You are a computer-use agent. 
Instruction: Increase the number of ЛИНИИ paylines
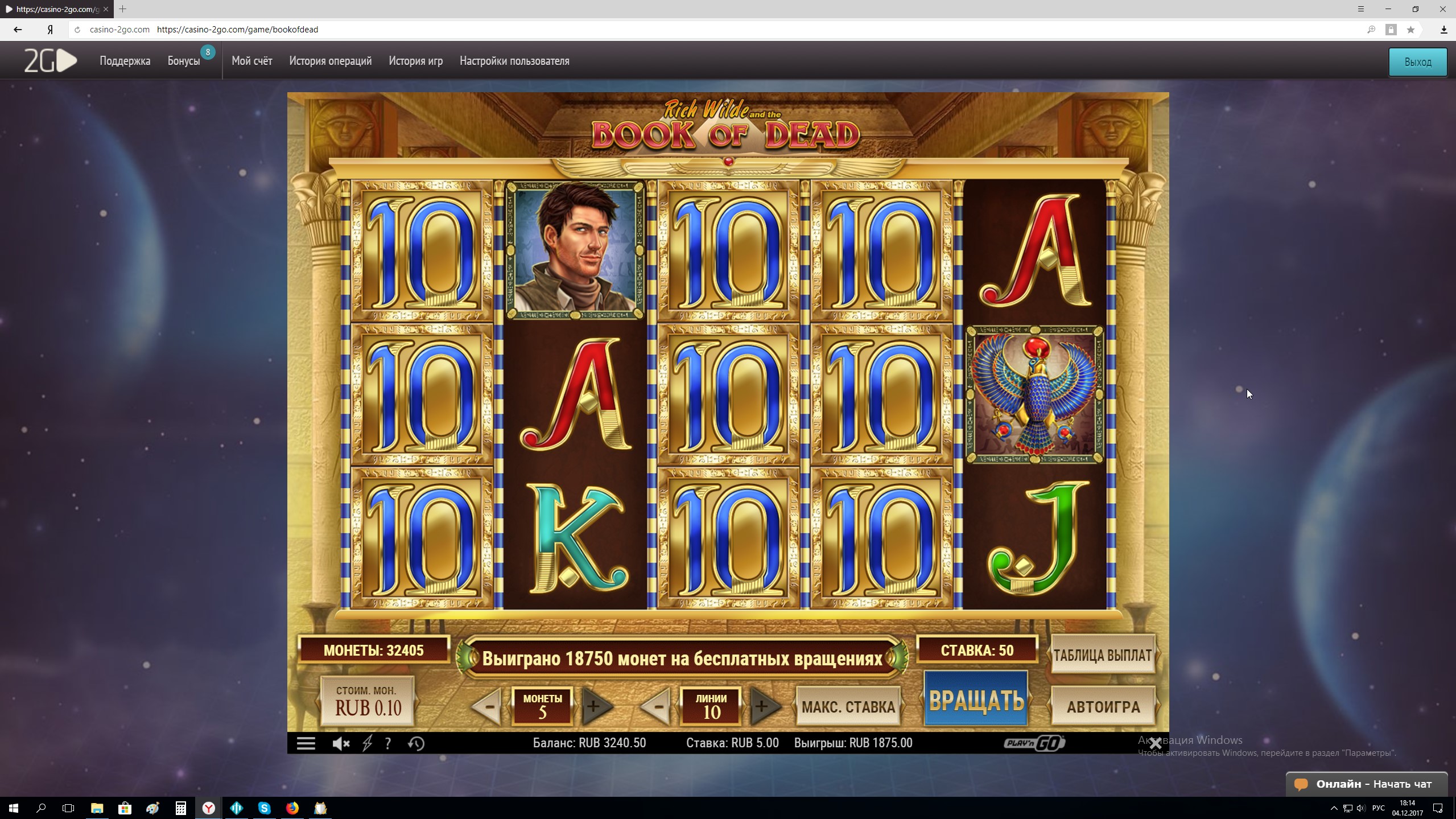pos(762,707)
